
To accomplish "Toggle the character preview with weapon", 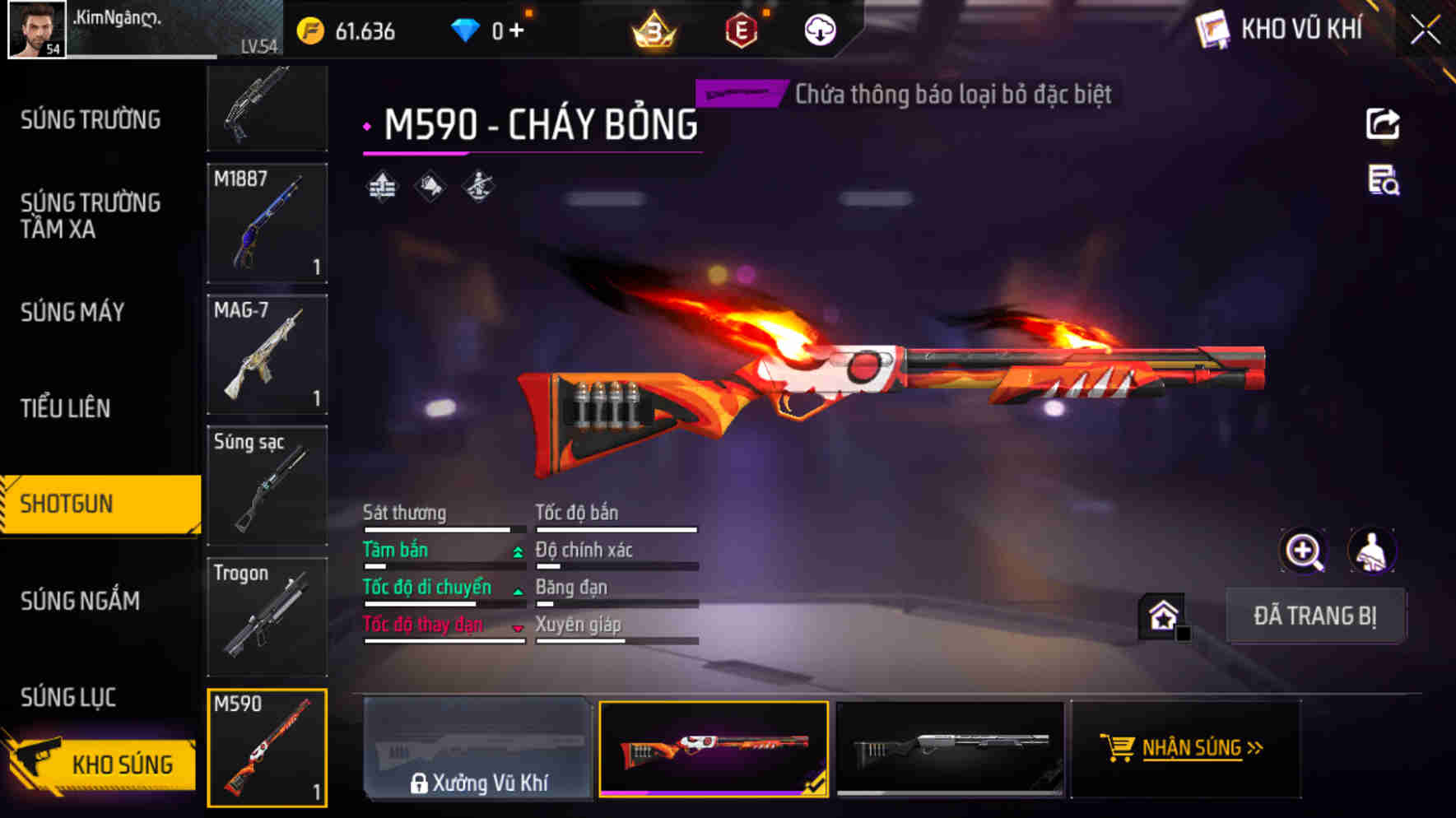I will pyautogui.click(x=1371, y=551).
